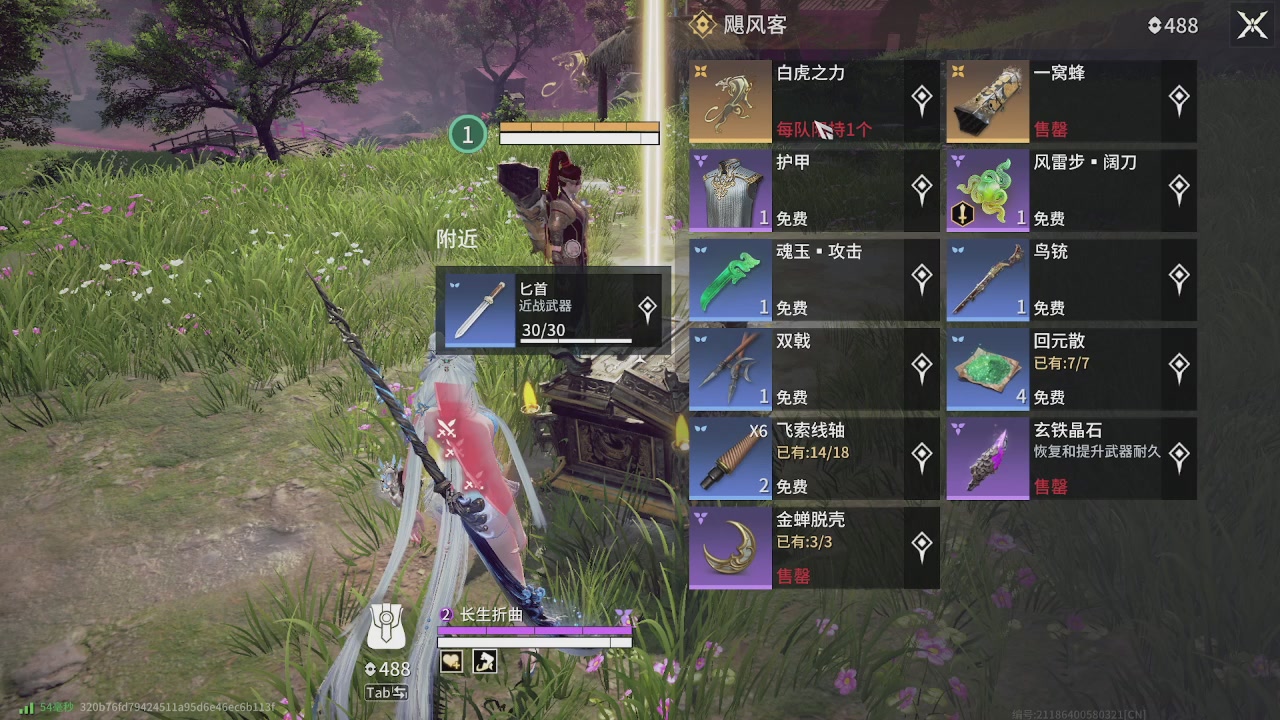Click the 鸟铳 musket weapon icon

coord(987,280)
